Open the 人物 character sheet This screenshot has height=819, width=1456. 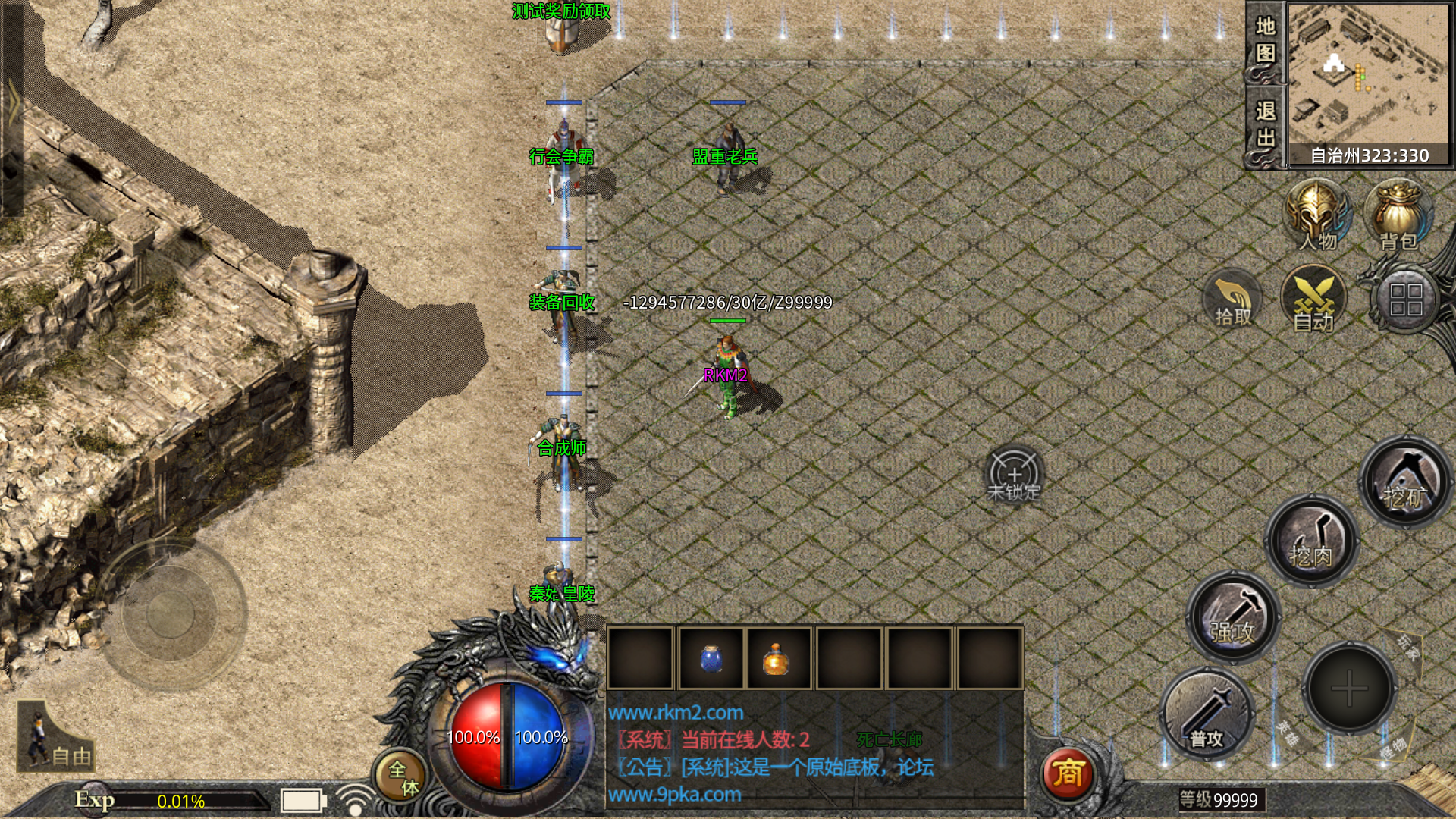point(1317,216)
